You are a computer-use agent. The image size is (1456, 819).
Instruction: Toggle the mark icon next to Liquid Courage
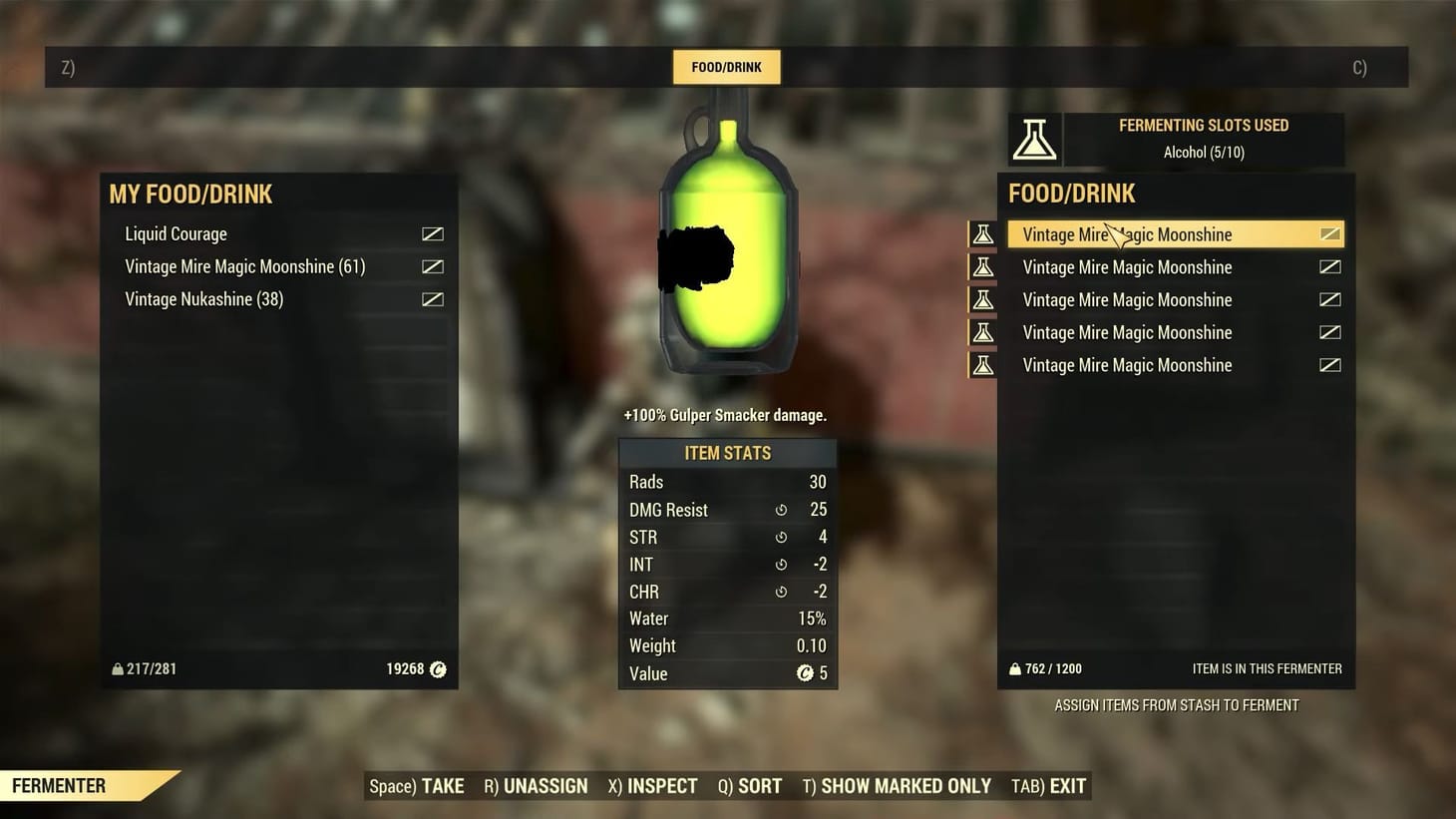(432, 233)
